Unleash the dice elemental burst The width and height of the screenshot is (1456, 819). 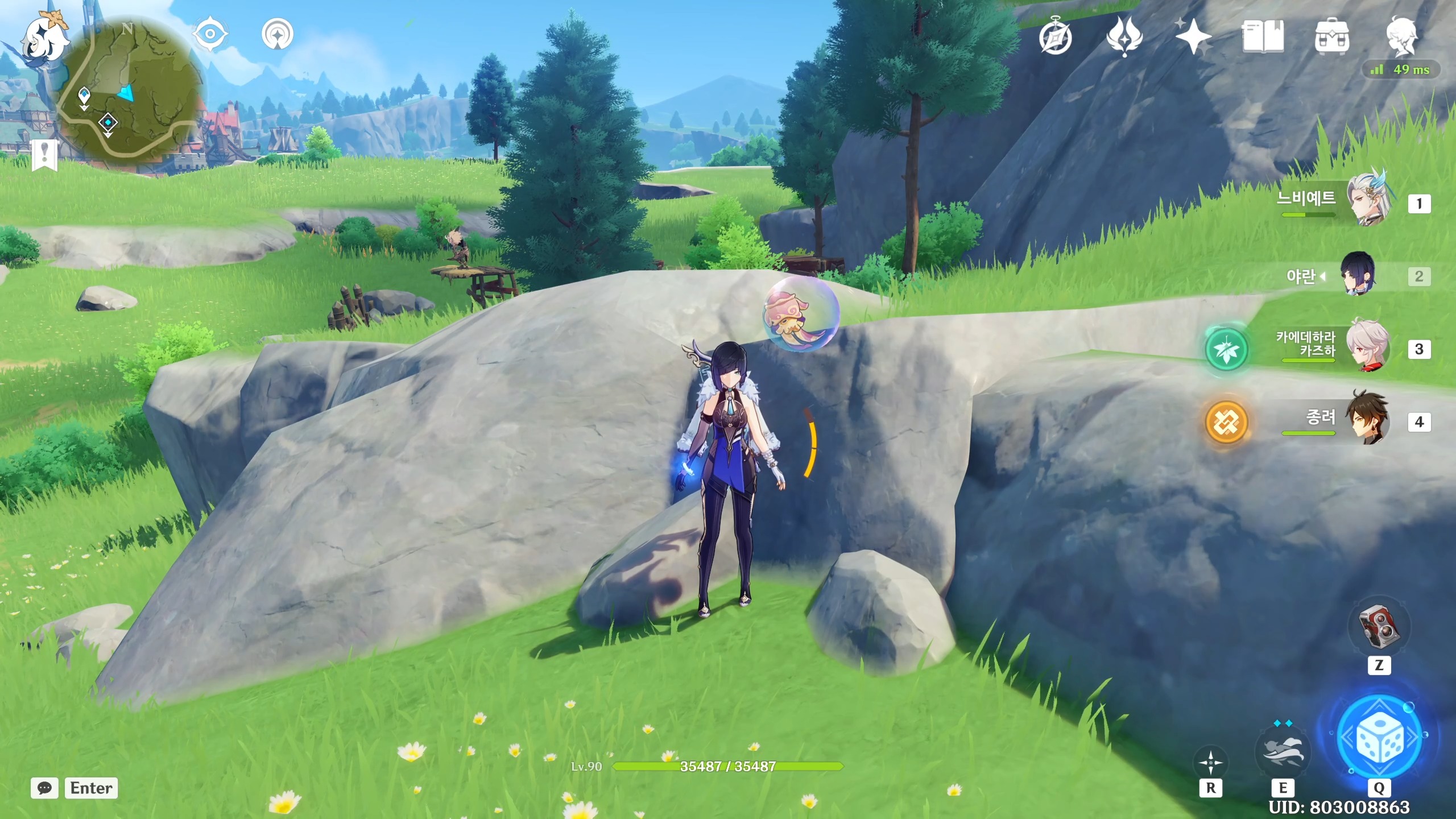point(1379,737)
